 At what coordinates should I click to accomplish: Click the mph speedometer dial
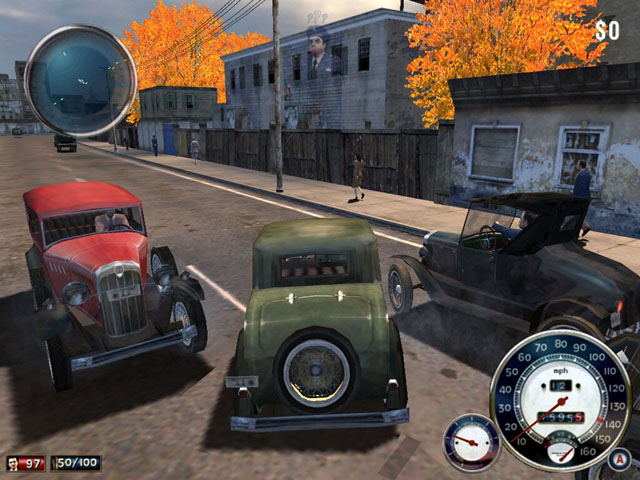pos(560,400)
